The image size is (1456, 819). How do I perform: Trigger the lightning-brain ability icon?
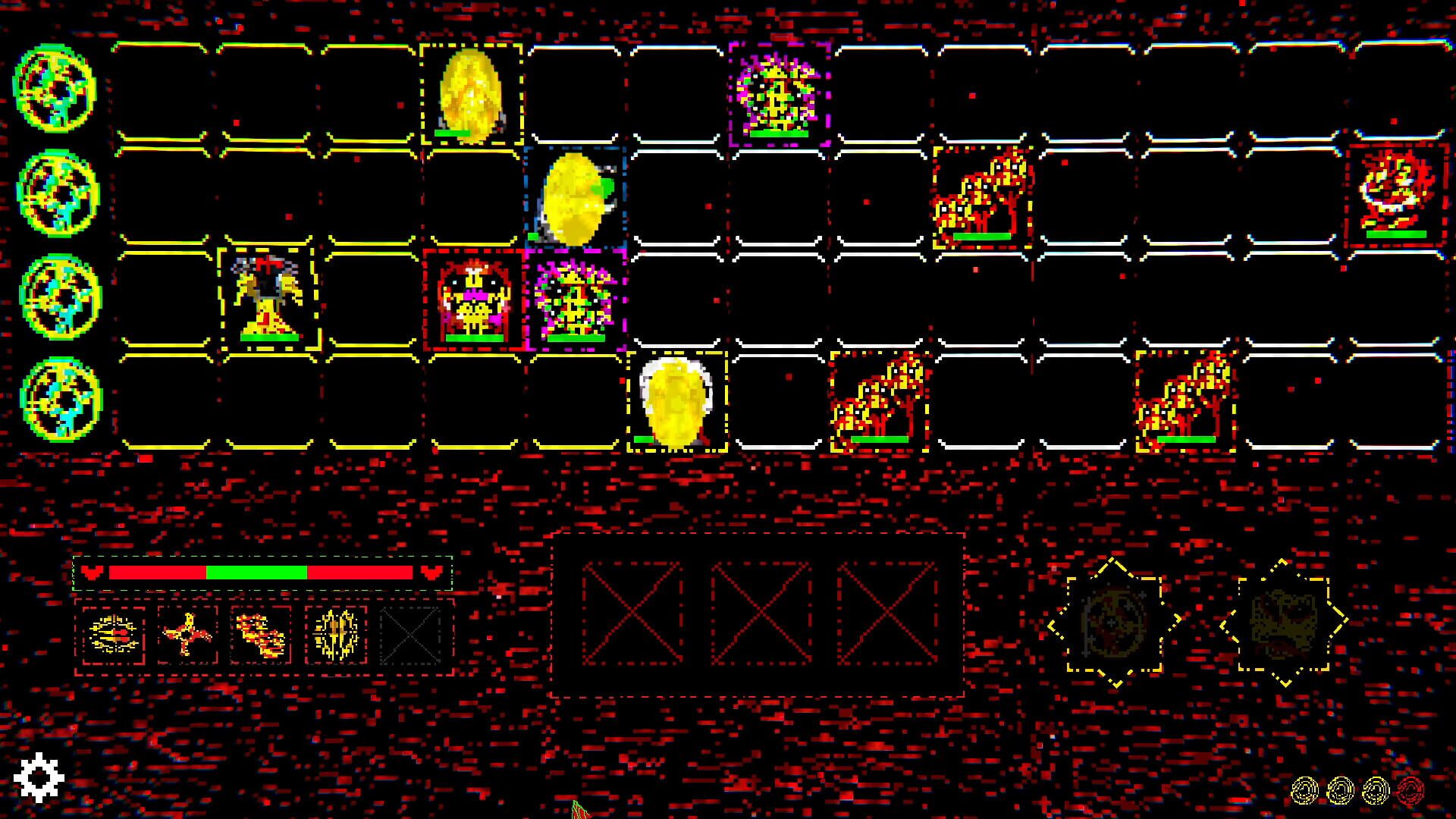[334, 632]
